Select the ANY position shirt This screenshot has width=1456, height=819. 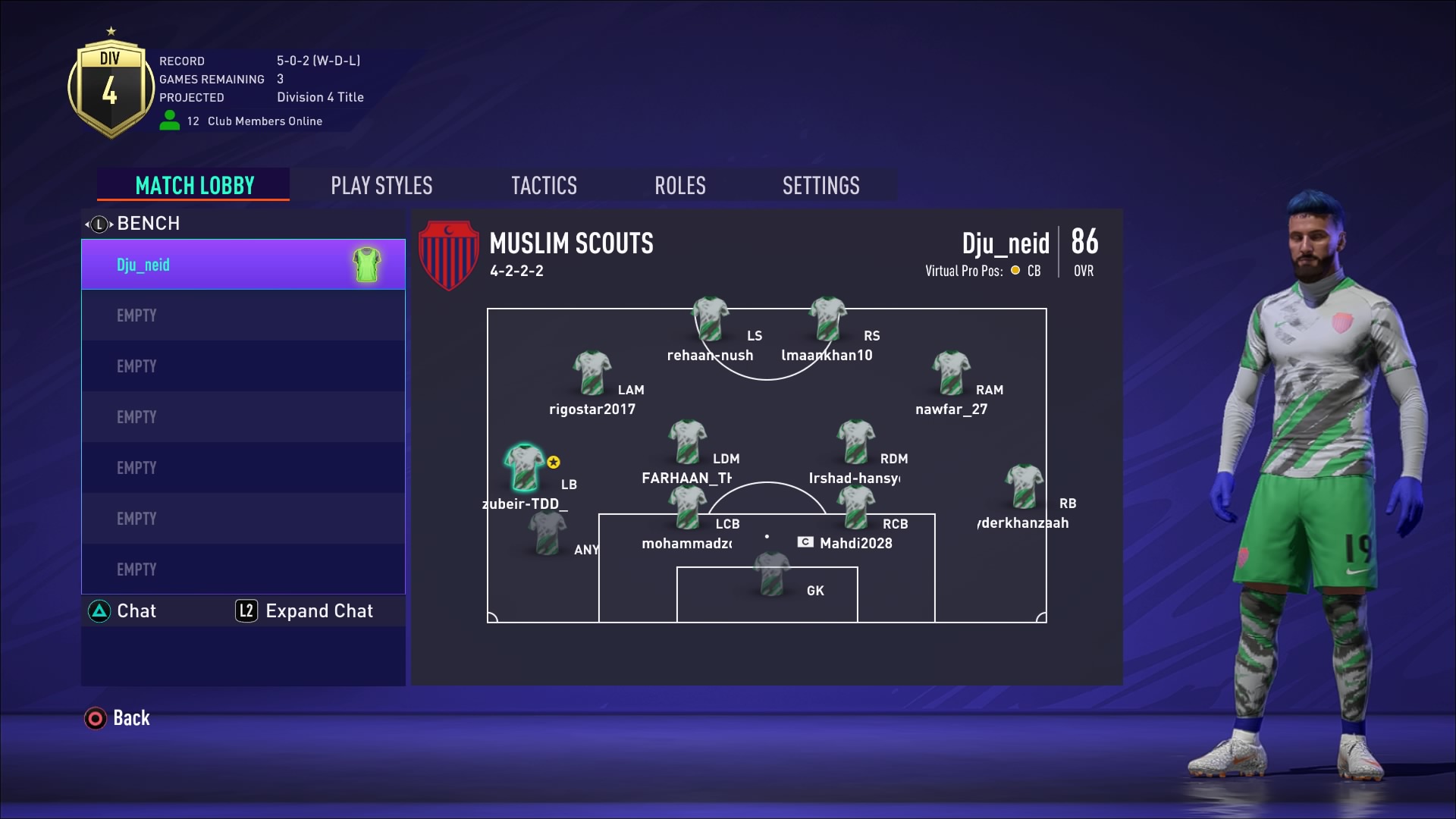point(547,532)
